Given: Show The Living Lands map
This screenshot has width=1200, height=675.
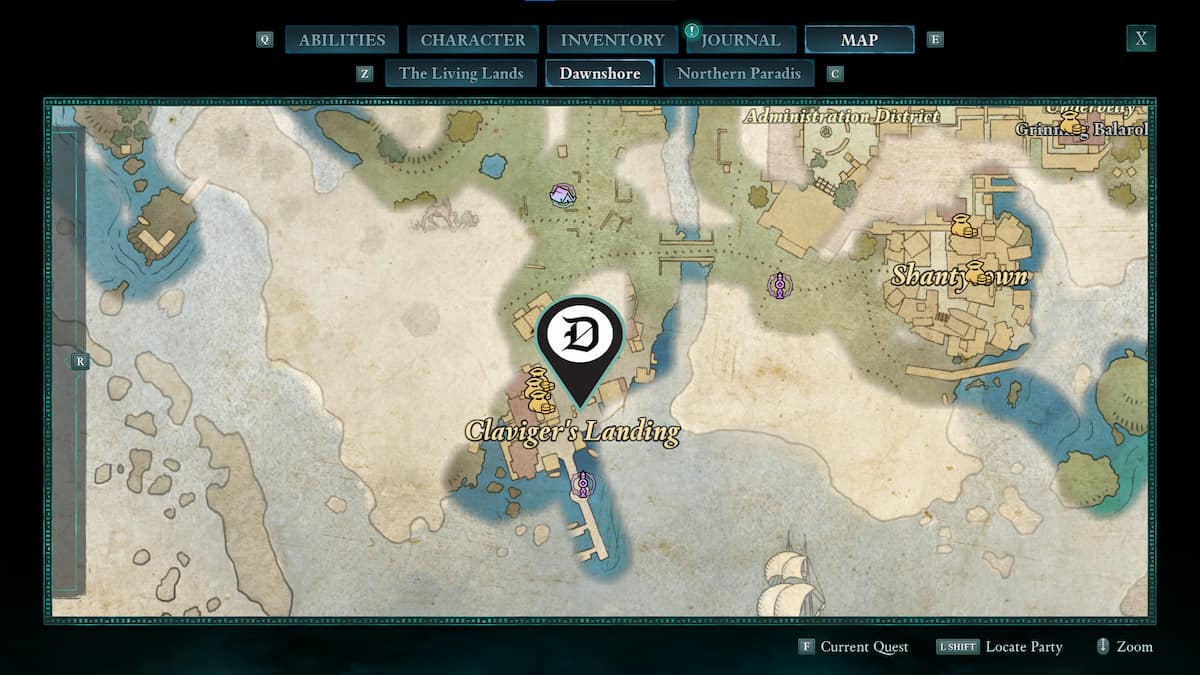Looking at the screenshot, I should [461, 73].
